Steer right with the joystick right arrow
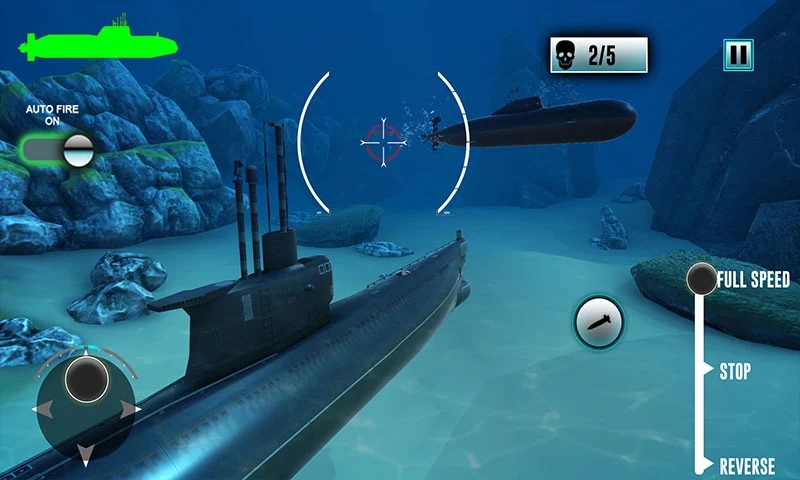800x480 pixels. pyautogui.click(x=130, y=409)
